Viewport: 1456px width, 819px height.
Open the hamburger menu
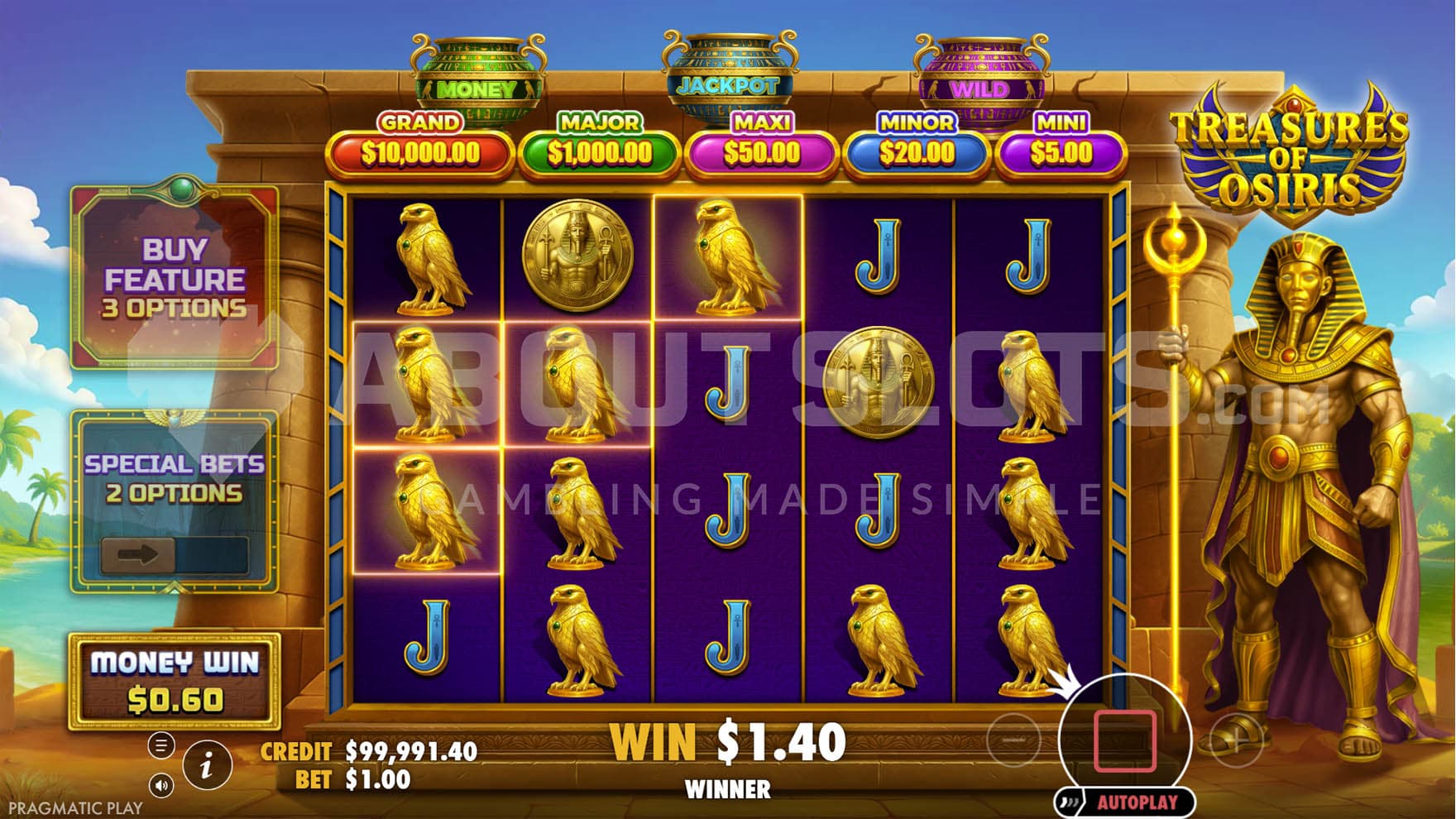tap(161, 745)
